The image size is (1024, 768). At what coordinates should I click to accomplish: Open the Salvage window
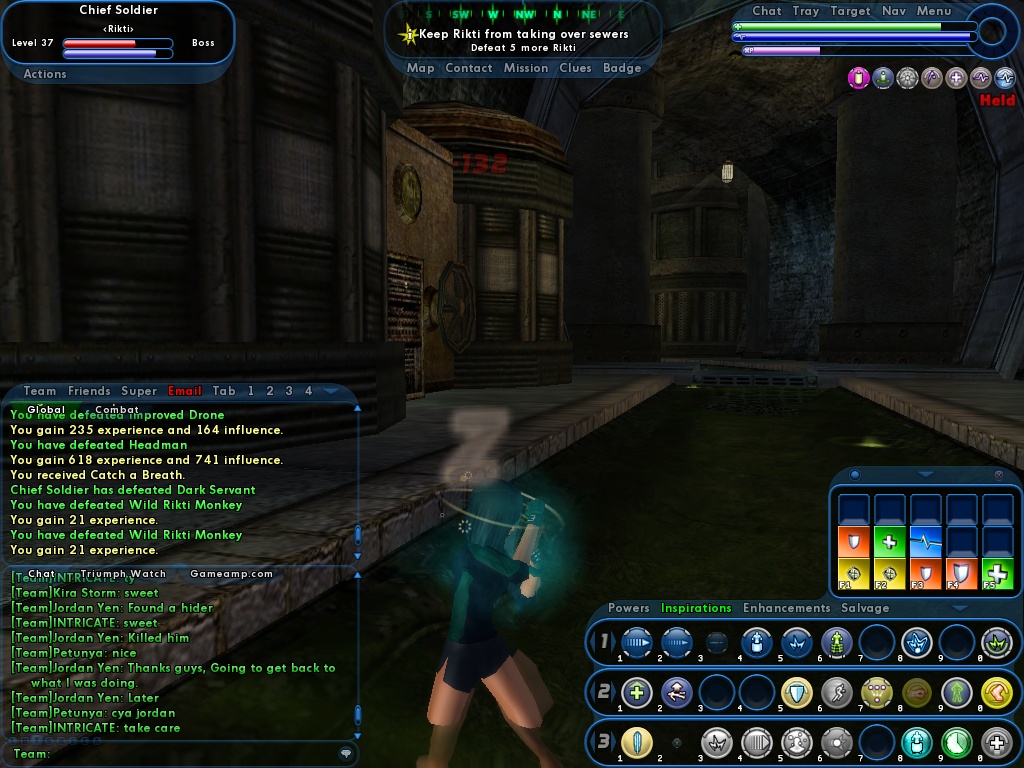point(865,608)
